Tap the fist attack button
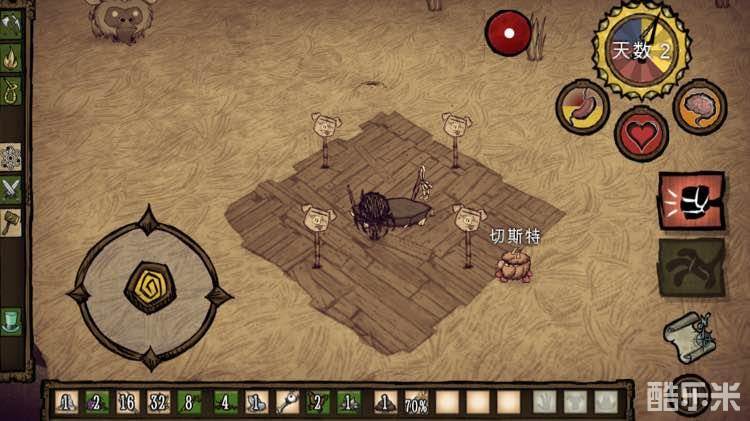This screenshot has height=421, width=750. [690, 201]
